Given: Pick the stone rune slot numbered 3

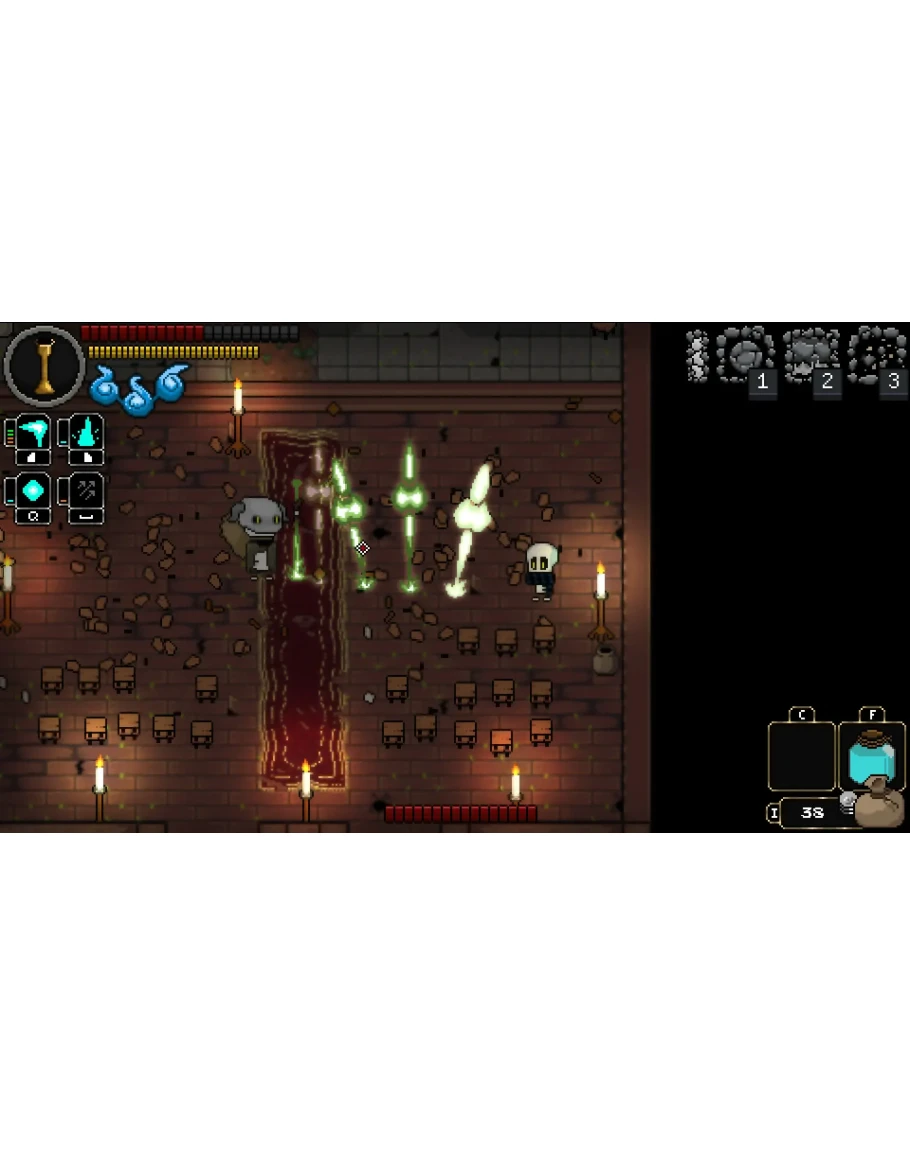Looking at the screenshot, I should click(876, 355).
